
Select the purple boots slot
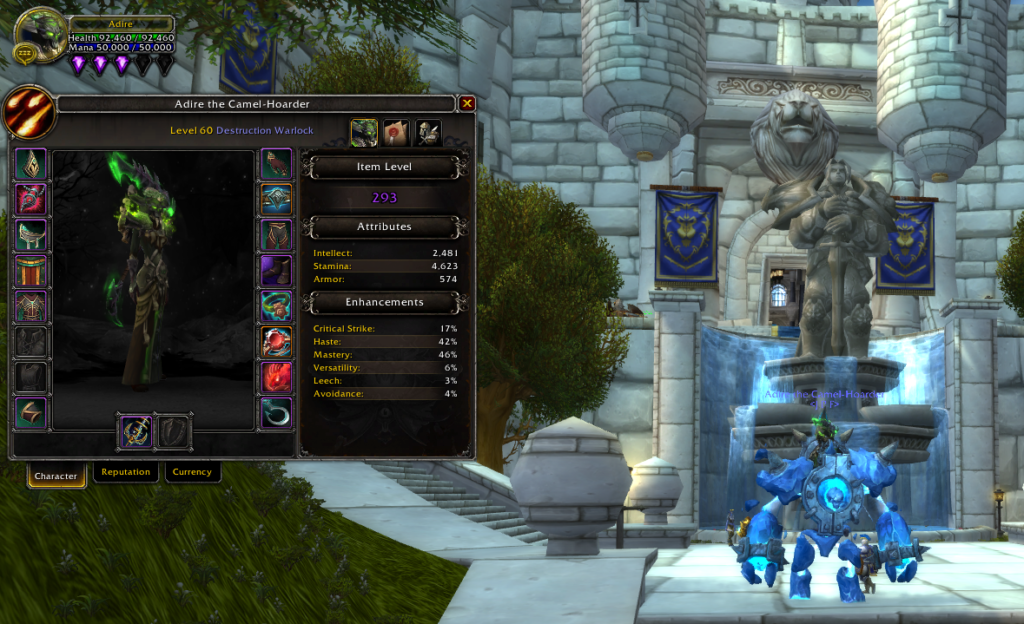coord(276,270)
